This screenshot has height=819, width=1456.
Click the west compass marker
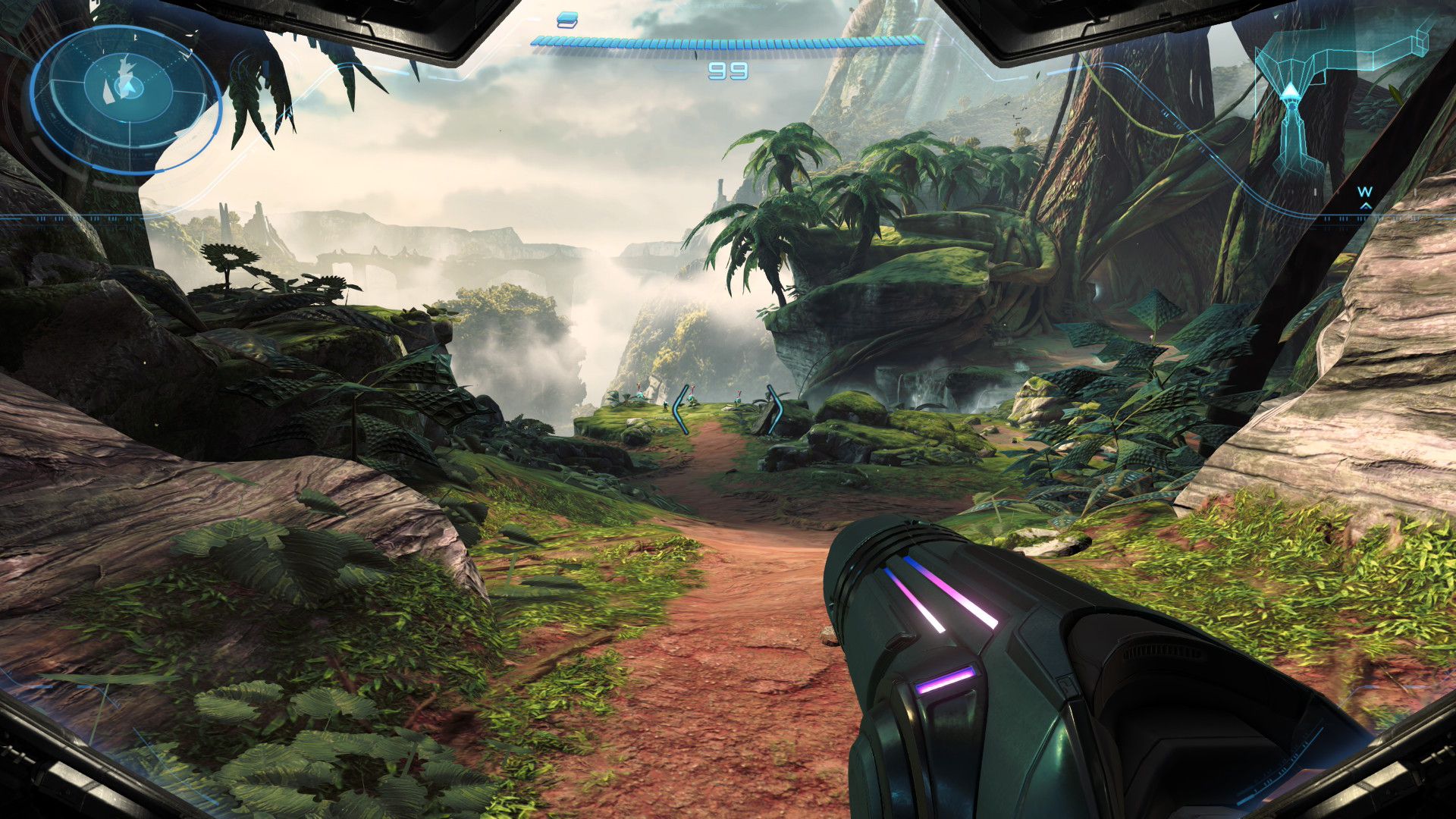(x=1364, y=193)
